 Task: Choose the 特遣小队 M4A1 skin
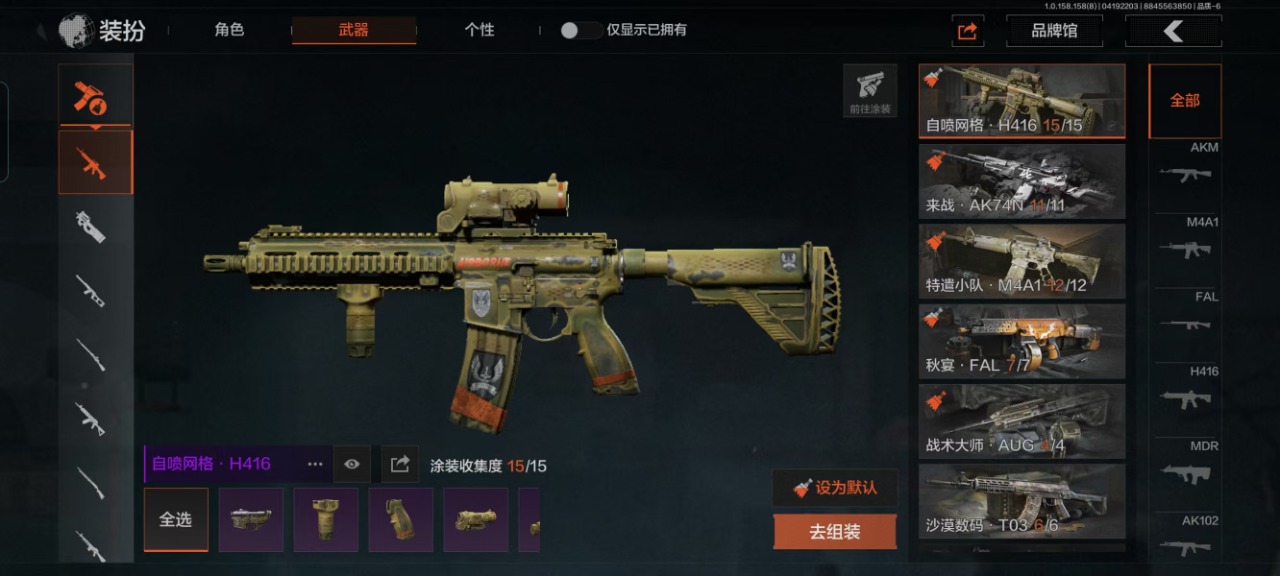tap(1021, 261)
